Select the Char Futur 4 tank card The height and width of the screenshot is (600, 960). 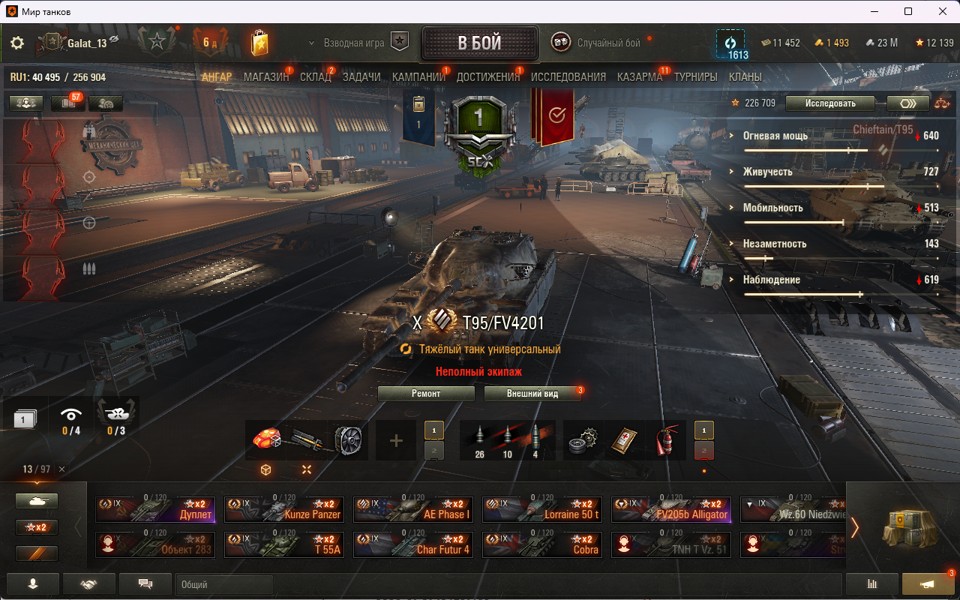click(x=414, y=544)
